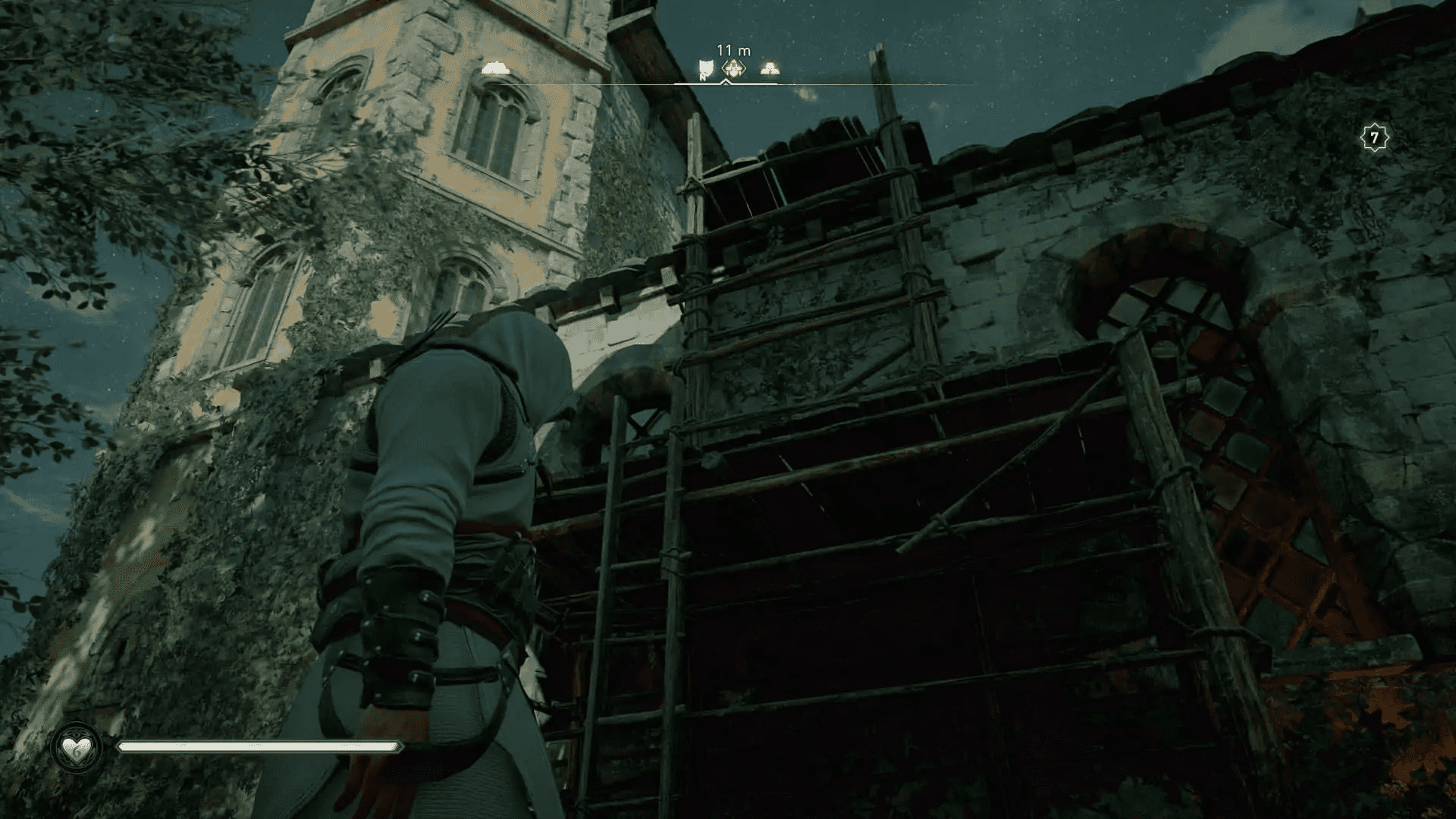Click the quest objective marker showing 11 m
Image resolution: width=1456 pixels, height=819 pixels.
733,67
